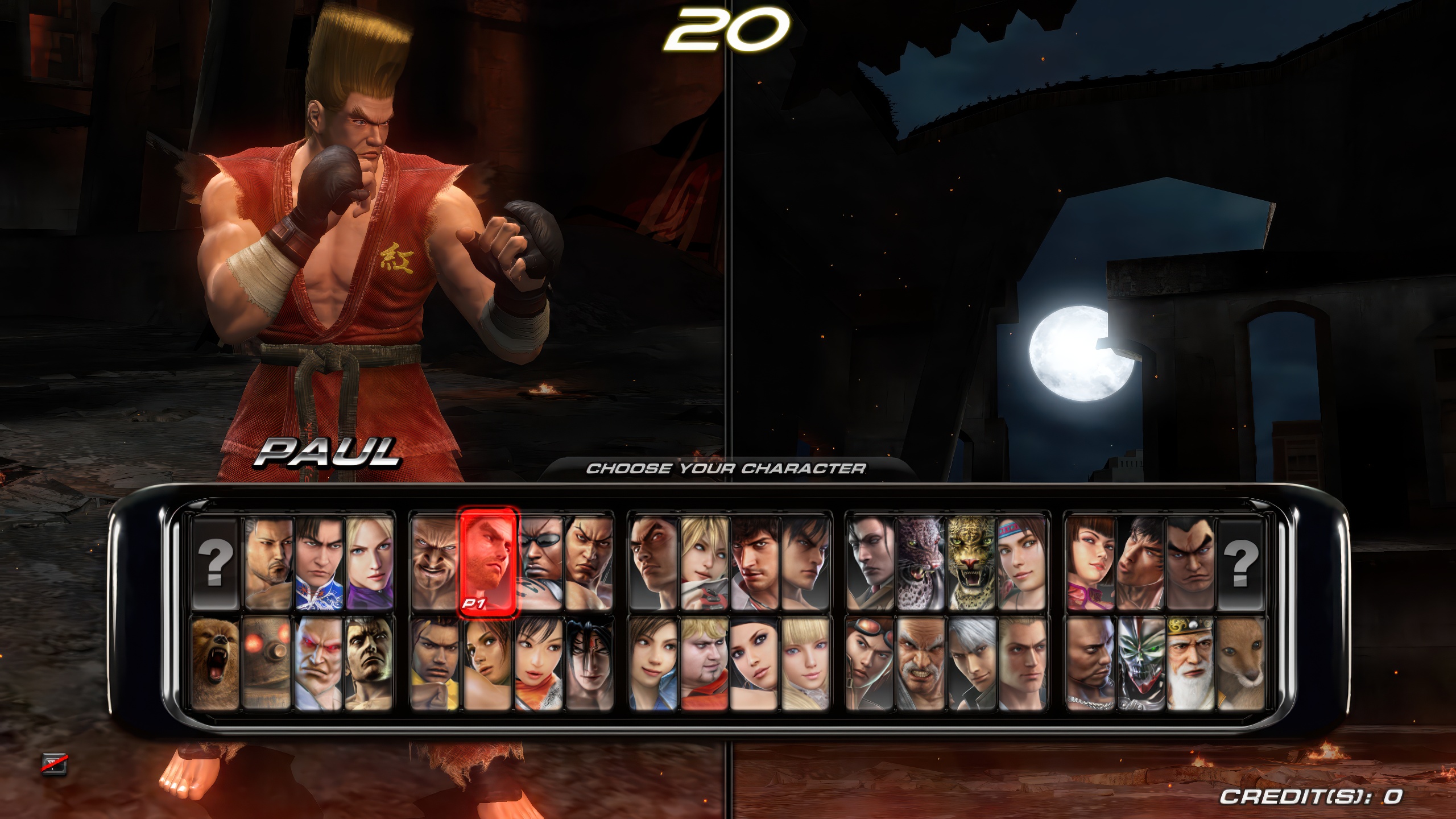
Task: Pick Hwoarang with goggles on forehead
Action: [x=870, y=663]
